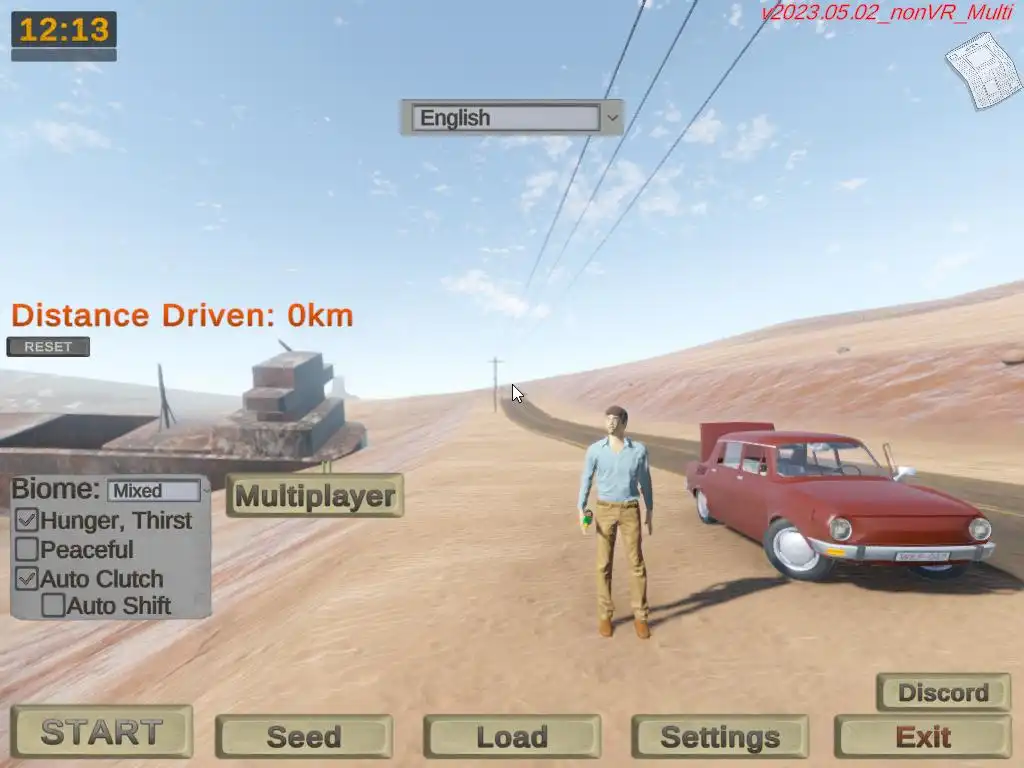
Task: Enable the Peaceful checkbox
Action: pyautogui.click(x=28, y=549)
